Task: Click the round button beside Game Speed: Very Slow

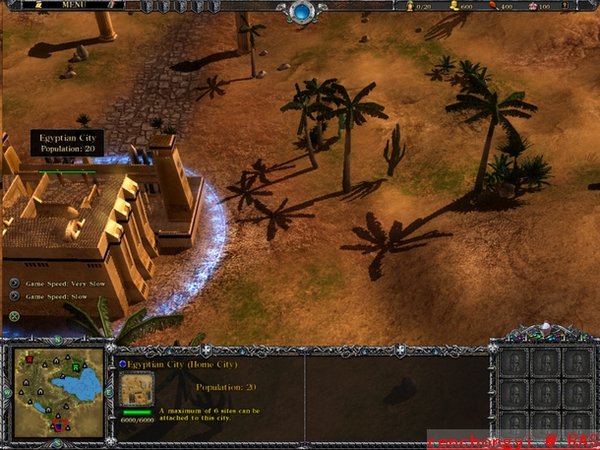Action: click(14, 283)
